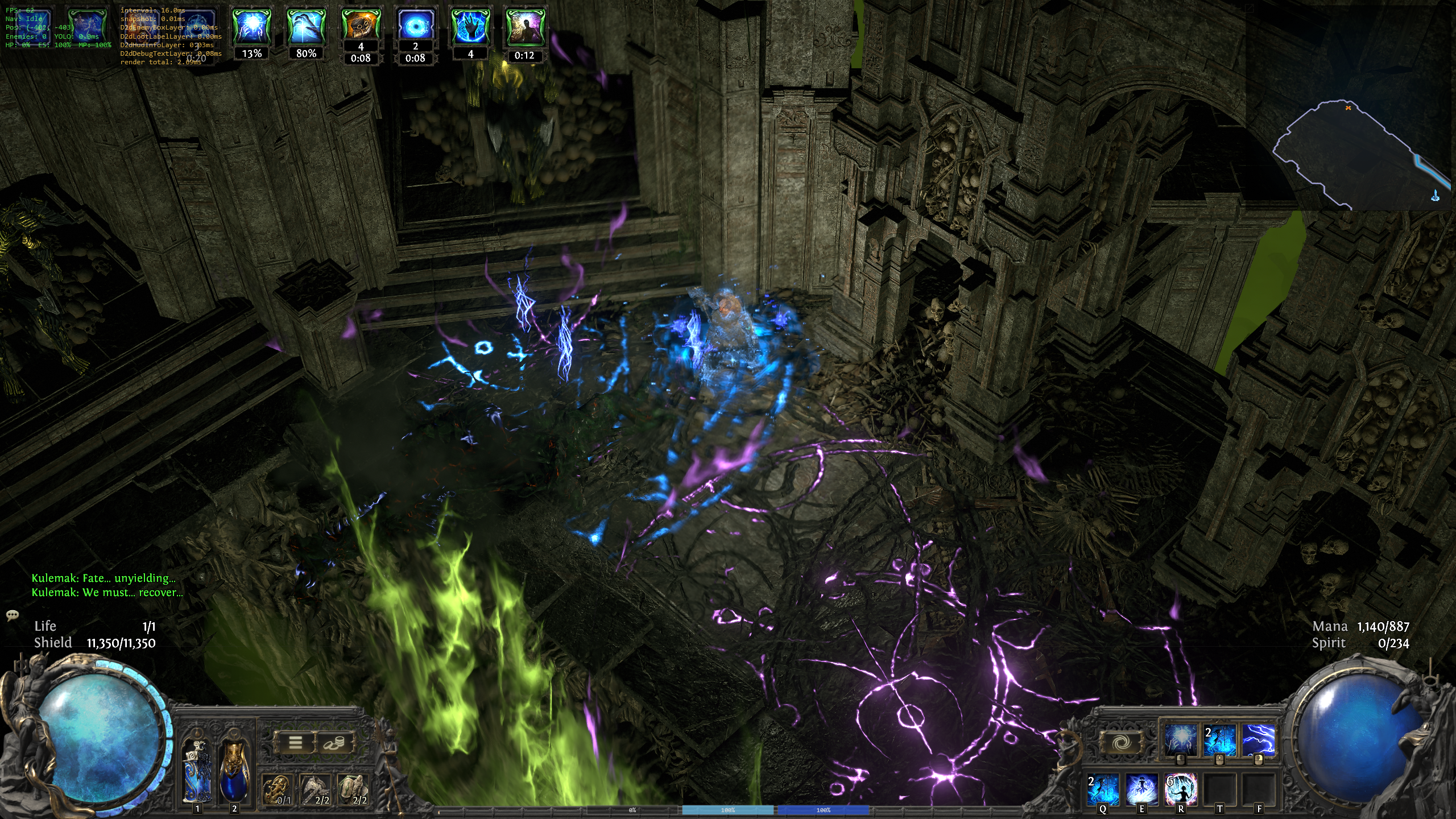Activate the lightning bolt skill
The width and height of the screenshot is (1456, 819).
pyautogui.click(x=1258, y=739)
